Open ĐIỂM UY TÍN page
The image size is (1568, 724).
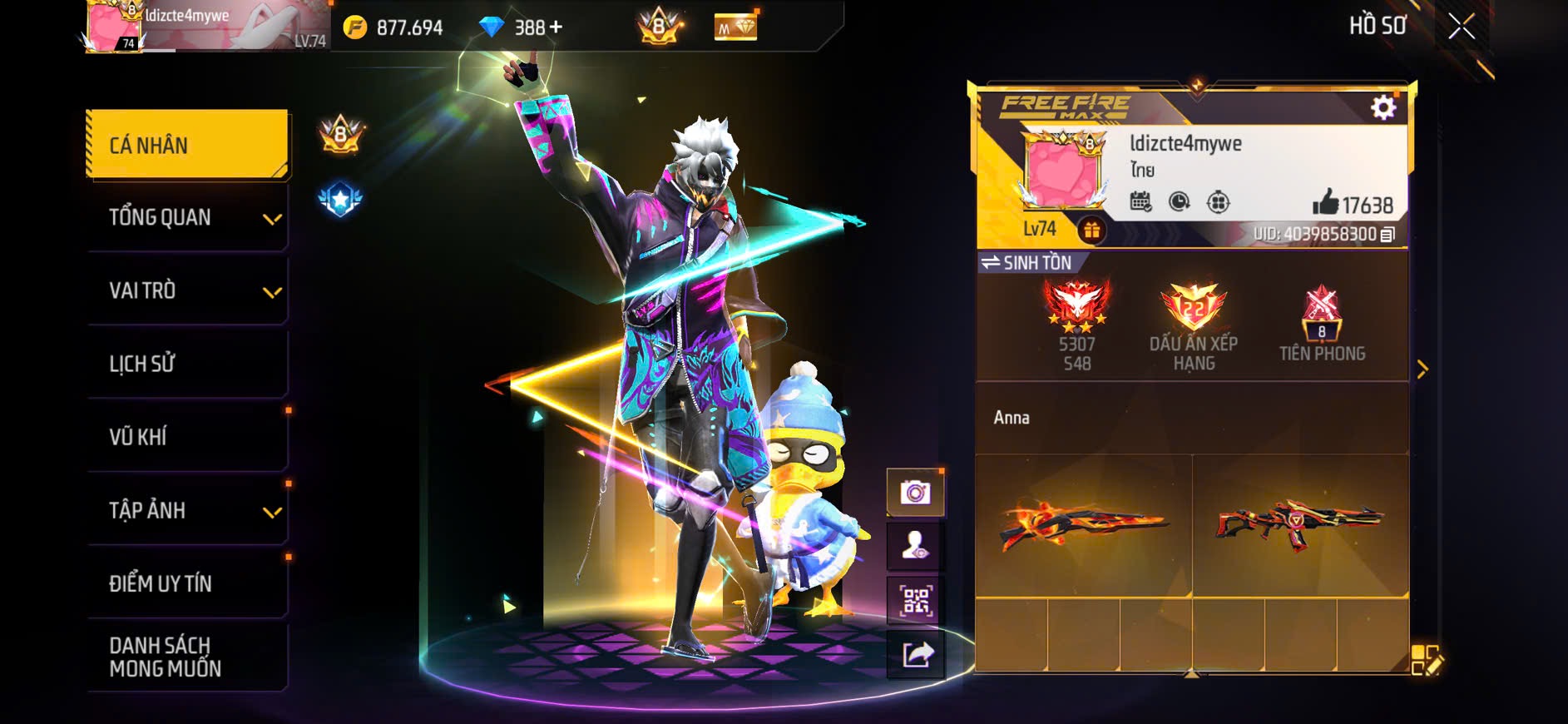click(x=187, y=583)
